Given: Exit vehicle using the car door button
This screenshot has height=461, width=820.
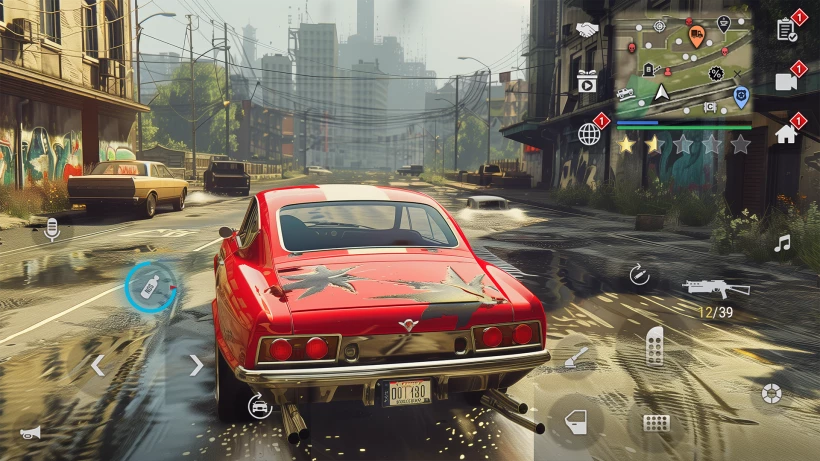Looking at the screenshot, I should coord(576,422).
